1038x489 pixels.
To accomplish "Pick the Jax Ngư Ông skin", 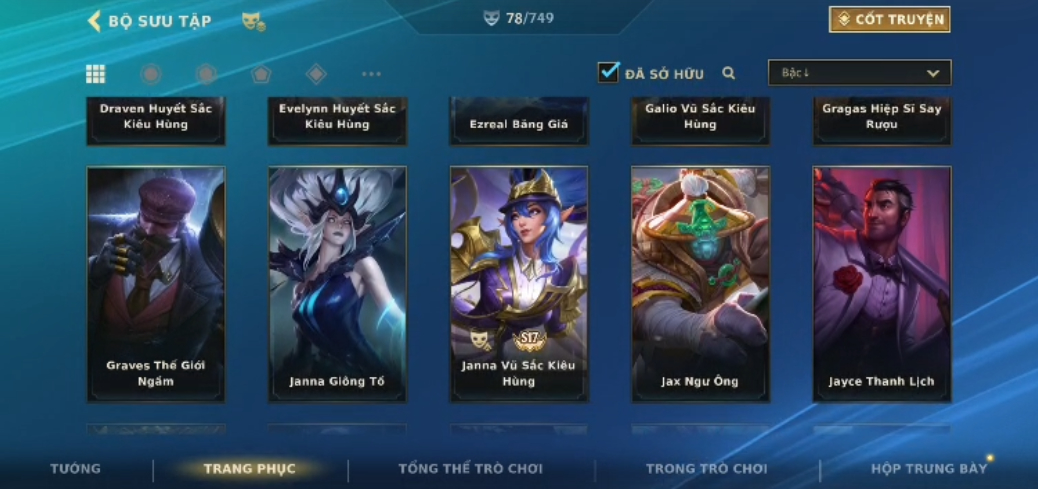I will pyautogui.click(x=700, y=284).
